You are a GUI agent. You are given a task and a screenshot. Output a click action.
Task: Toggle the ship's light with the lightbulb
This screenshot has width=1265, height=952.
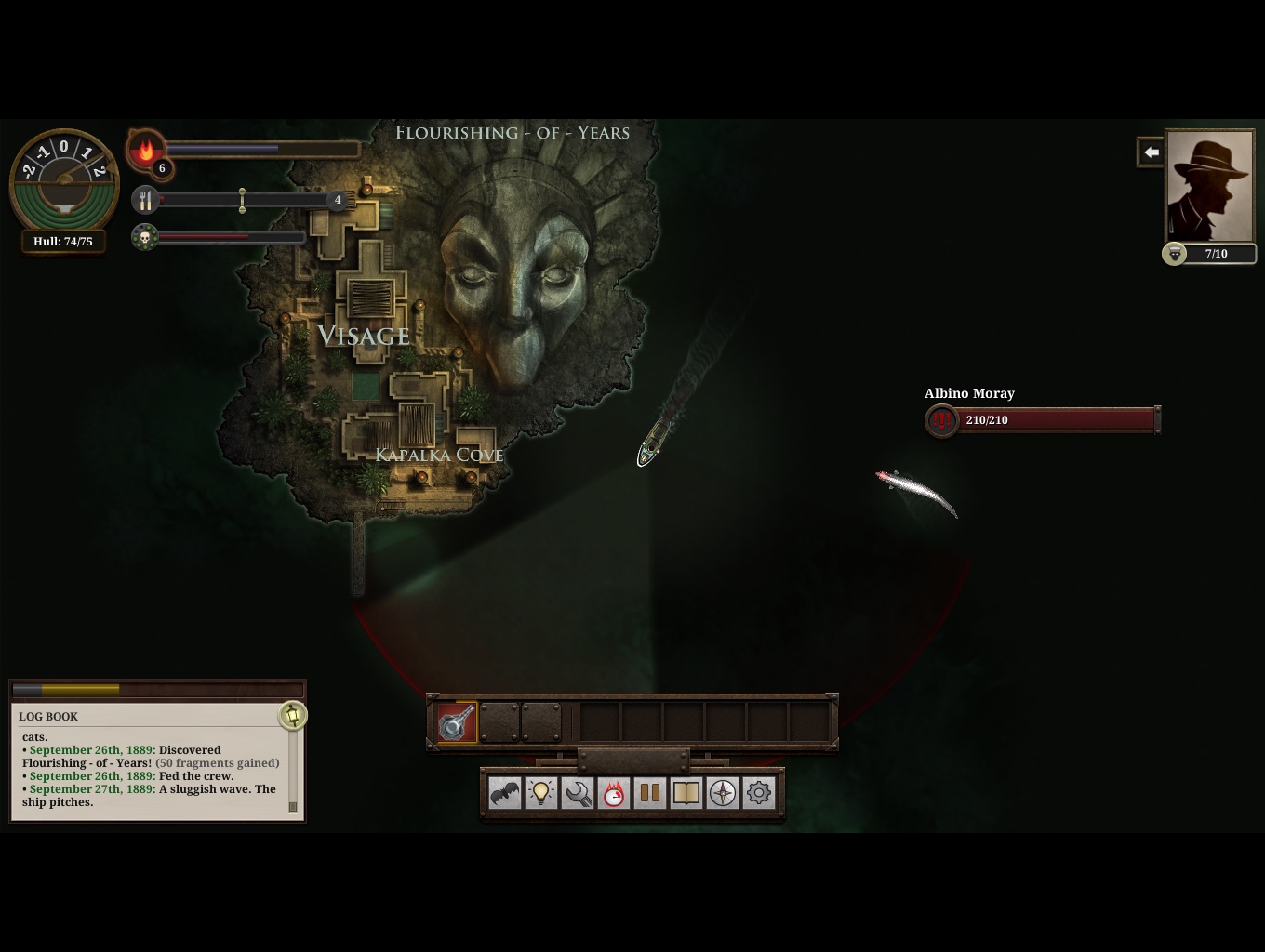pyautogui.click(x=541, y=793)
